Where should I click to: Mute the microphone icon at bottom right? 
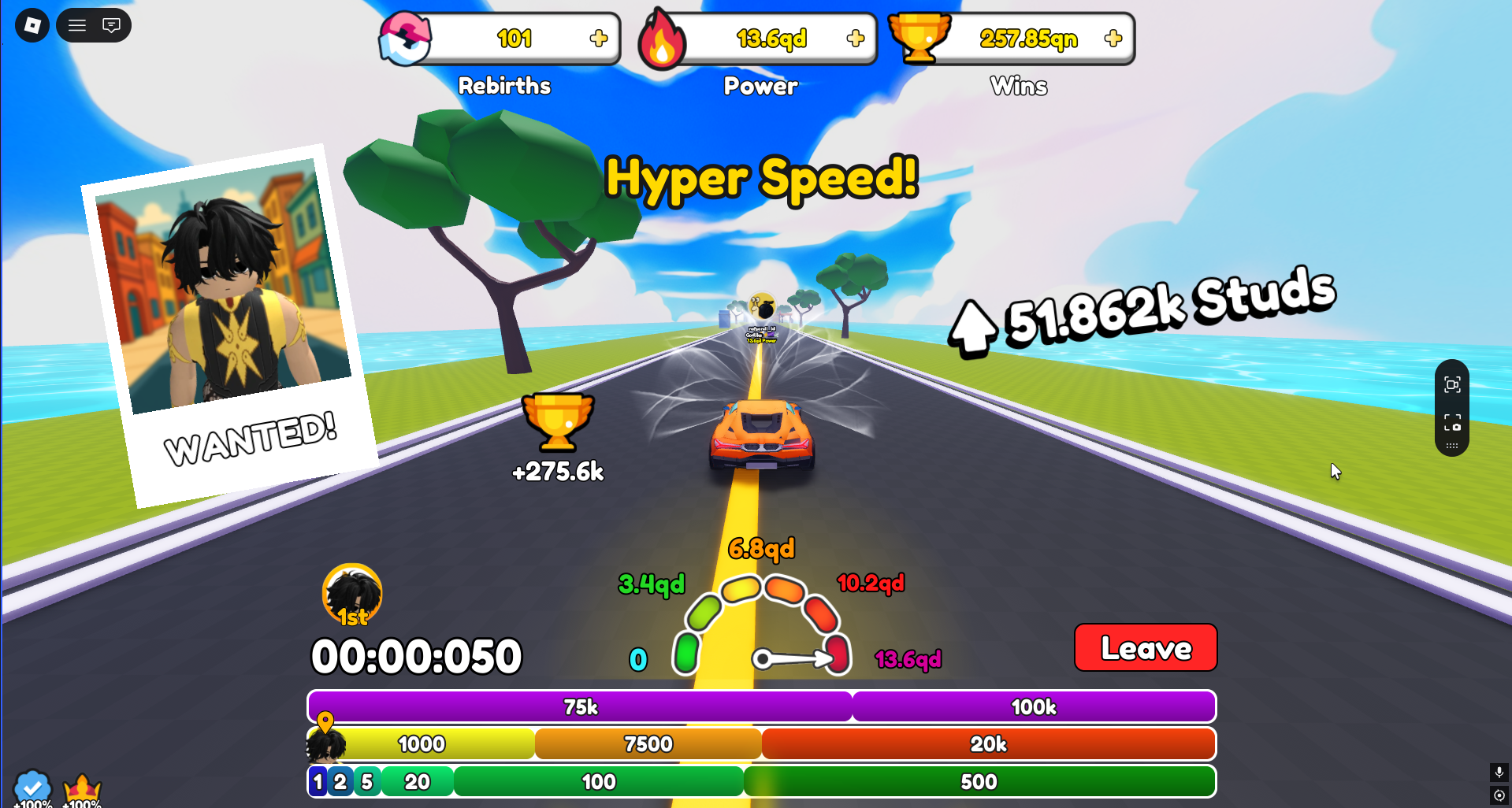pos(1499,773)
